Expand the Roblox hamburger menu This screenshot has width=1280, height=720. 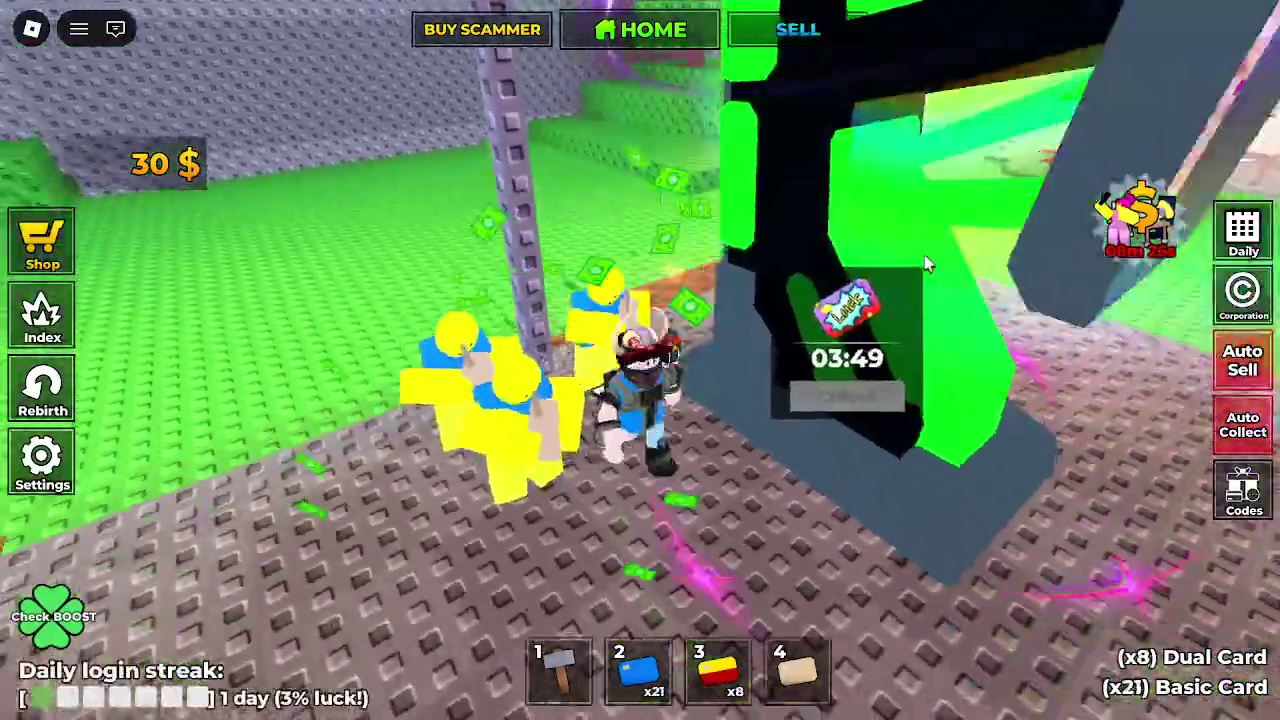click(x=78, y=28)
